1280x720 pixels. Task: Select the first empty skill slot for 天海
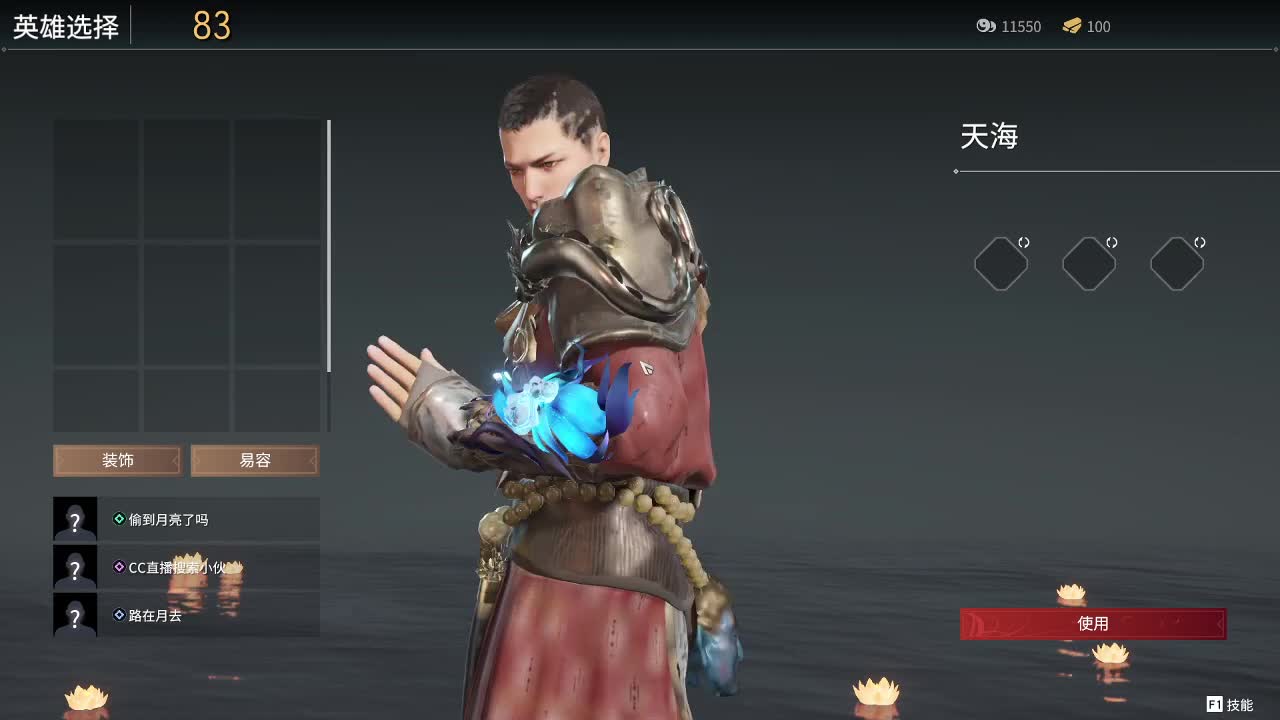pyautogui.click(x=1001, y=263)
